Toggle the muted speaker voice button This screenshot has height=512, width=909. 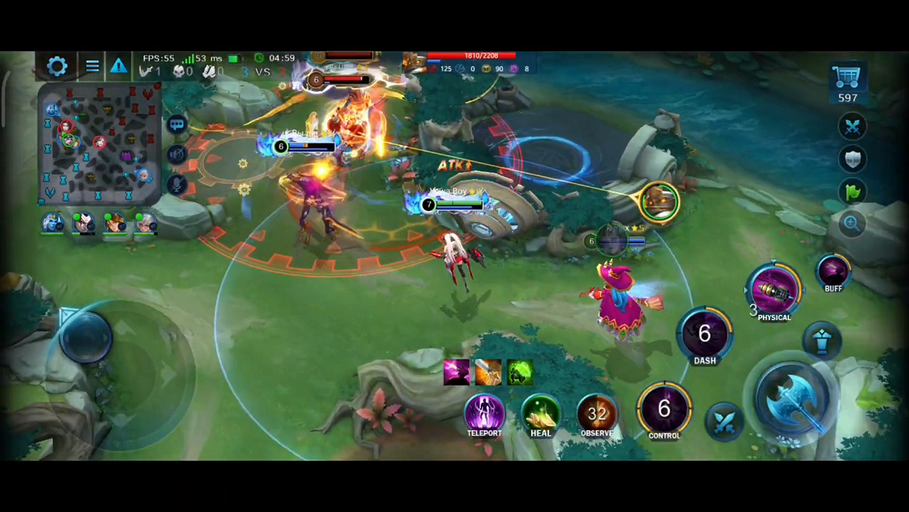point(177,154)
